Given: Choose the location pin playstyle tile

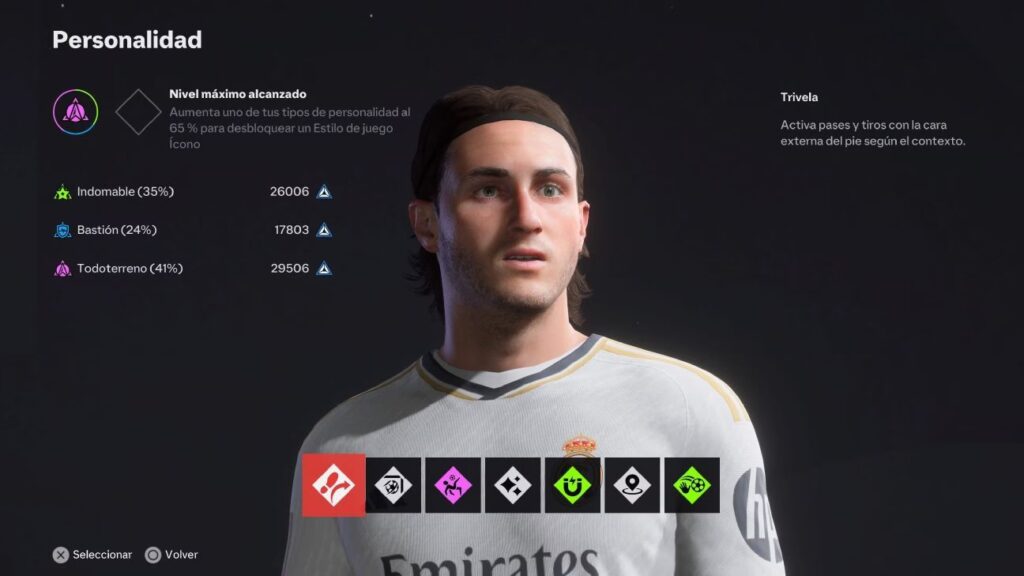Looking at the screenshot, I should pyautogui.click(x=632, y=486).
